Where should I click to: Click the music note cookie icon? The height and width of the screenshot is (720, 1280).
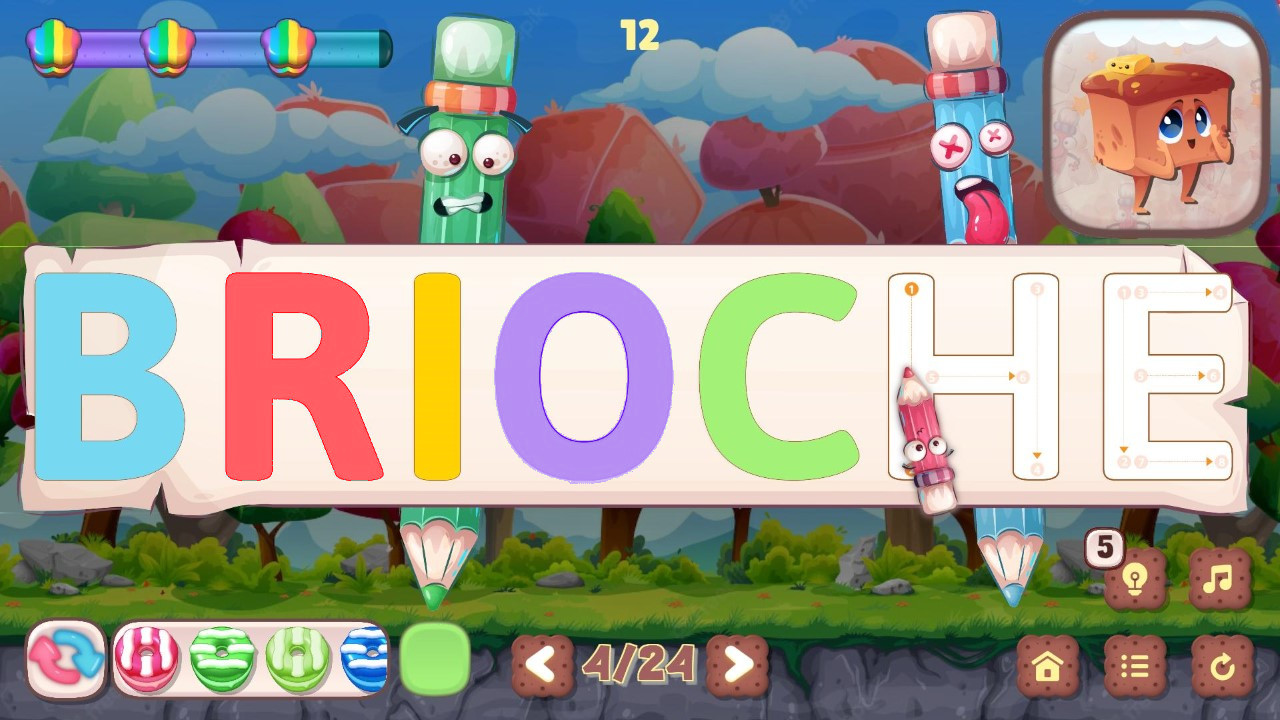[1218, 577]
